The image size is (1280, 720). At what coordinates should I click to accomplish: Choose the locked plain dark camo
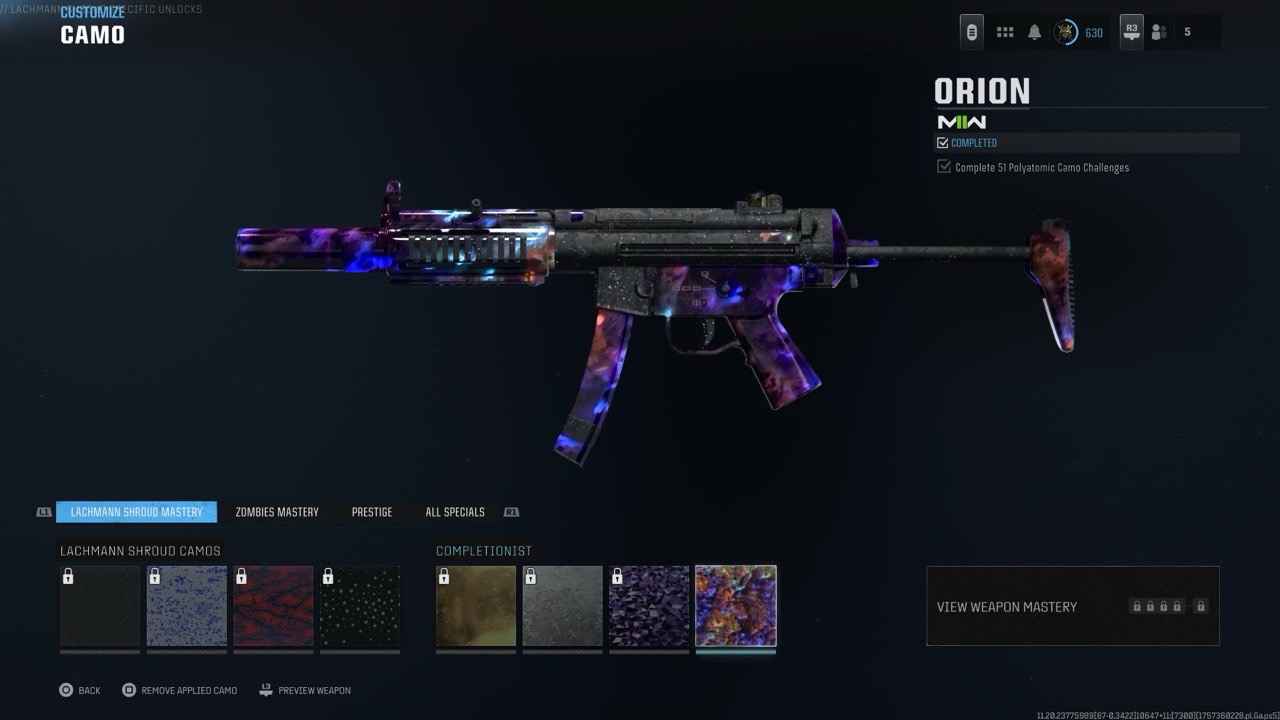coord(100,606)
